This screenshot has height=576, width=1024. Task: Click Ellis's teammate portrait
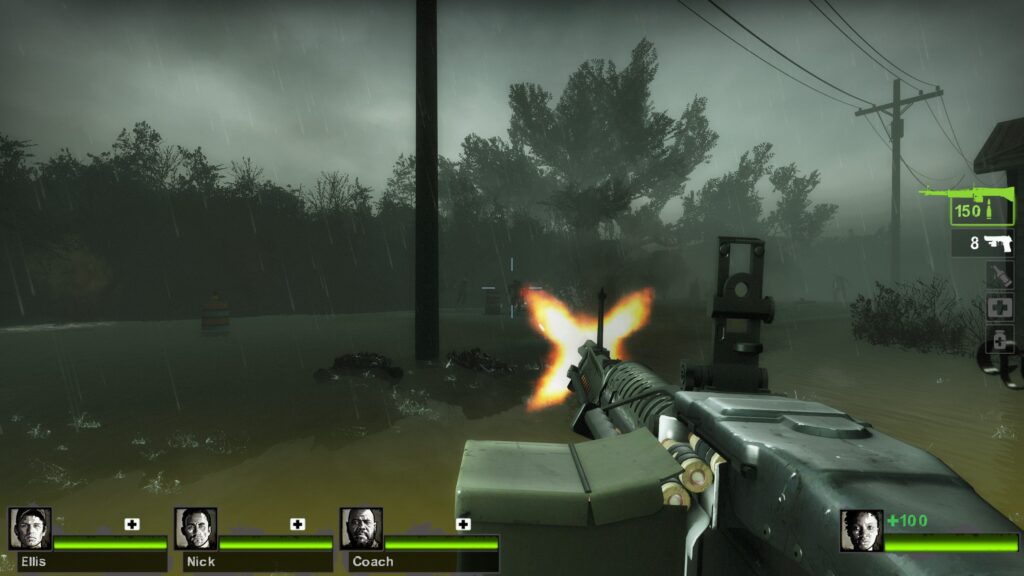coord(29,529)
